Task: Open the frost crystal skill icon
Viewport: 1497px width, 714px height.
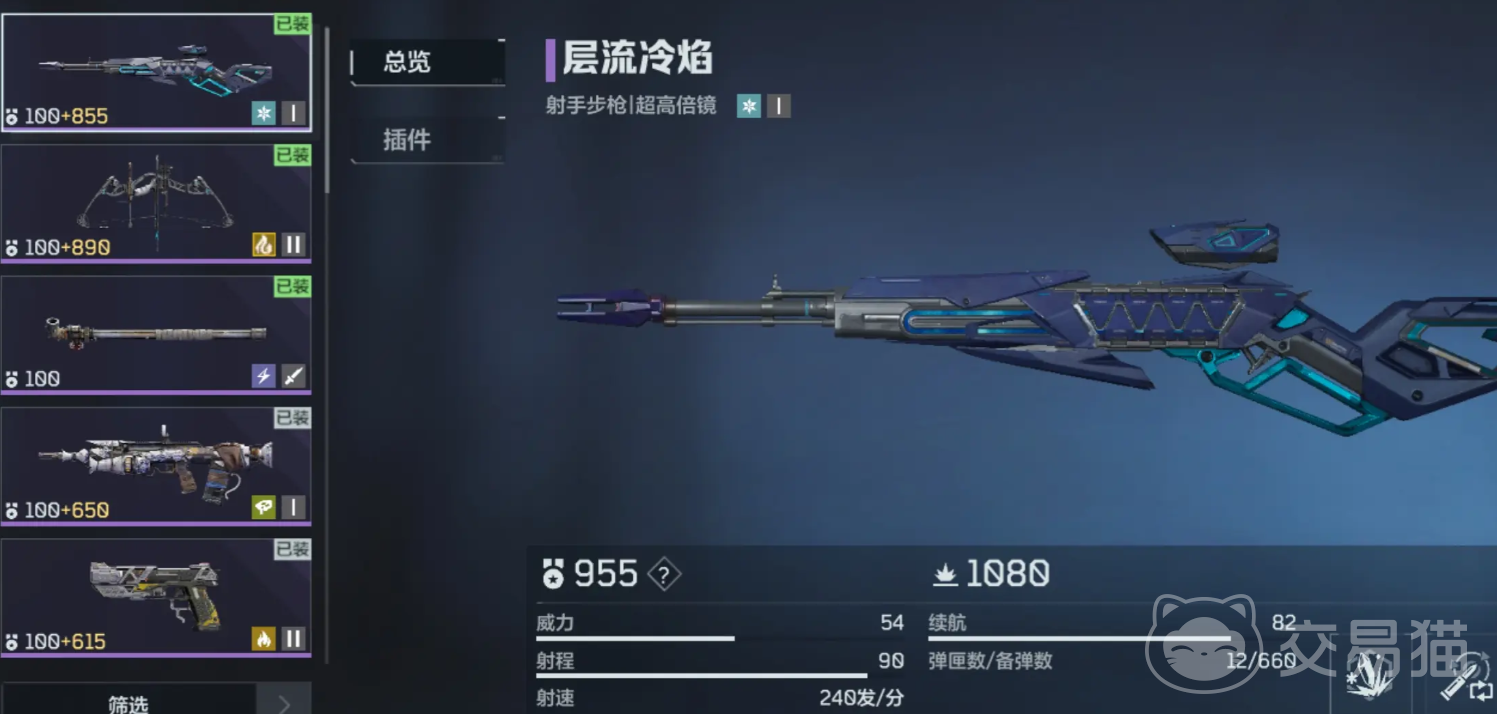Action: click(x=1369, y=675)
